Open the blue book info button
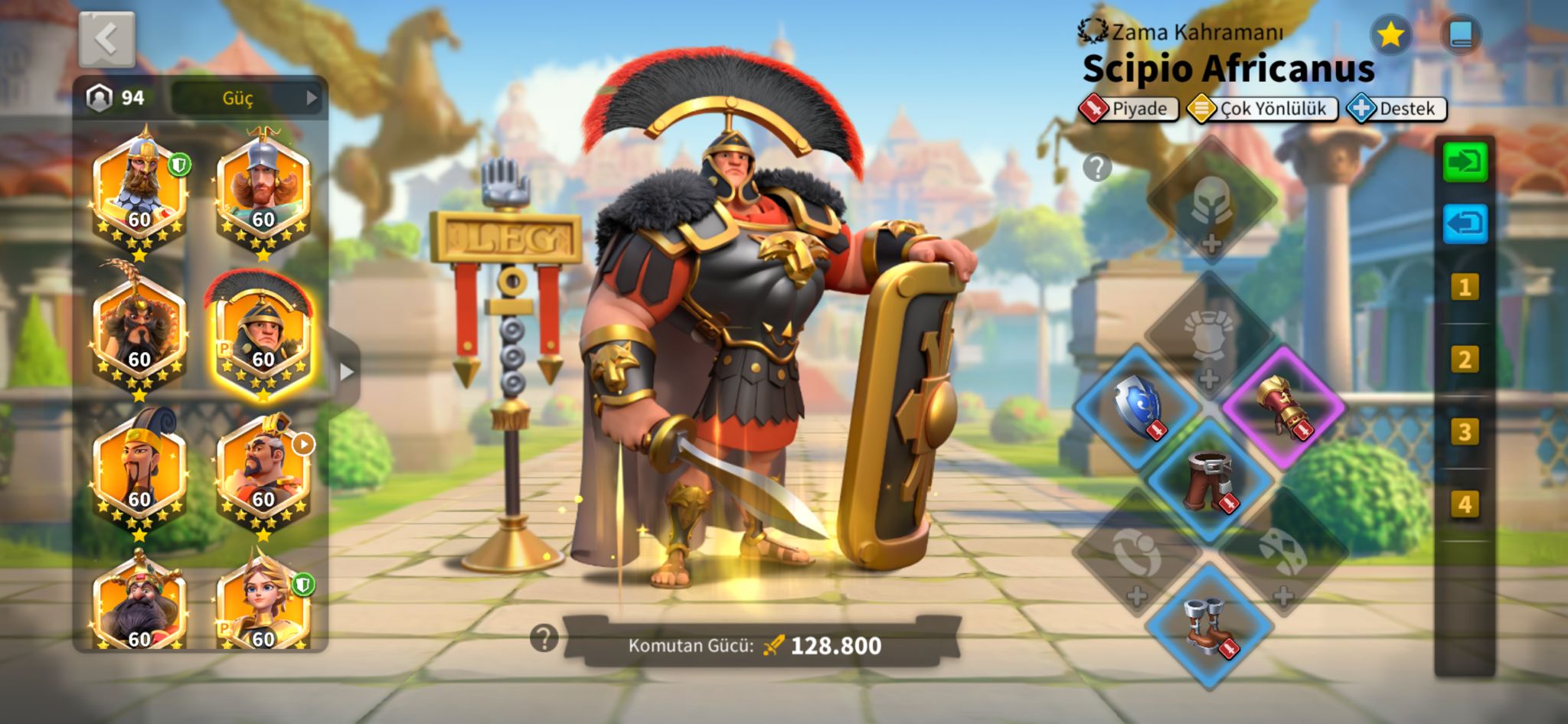This screenshot has height=724, width=1568. [1460, 34]
